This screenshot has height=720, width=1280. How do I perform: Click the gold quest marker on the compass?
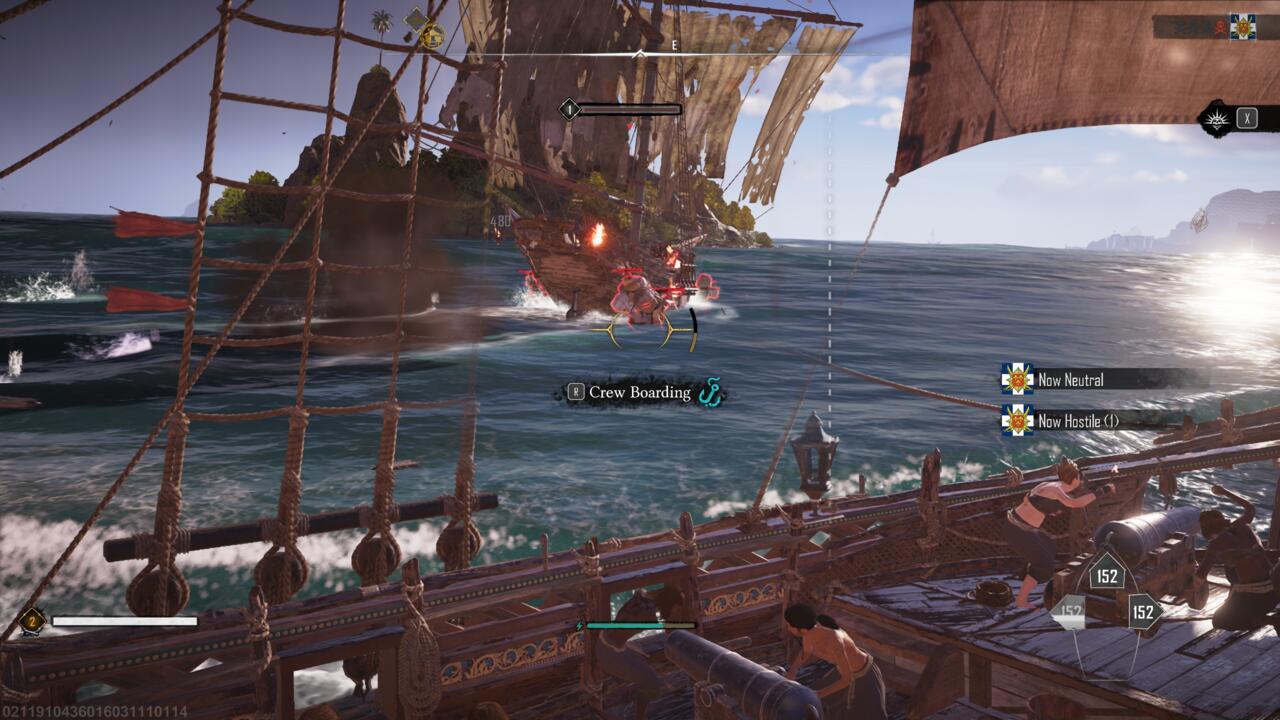[x=432, y=37]
